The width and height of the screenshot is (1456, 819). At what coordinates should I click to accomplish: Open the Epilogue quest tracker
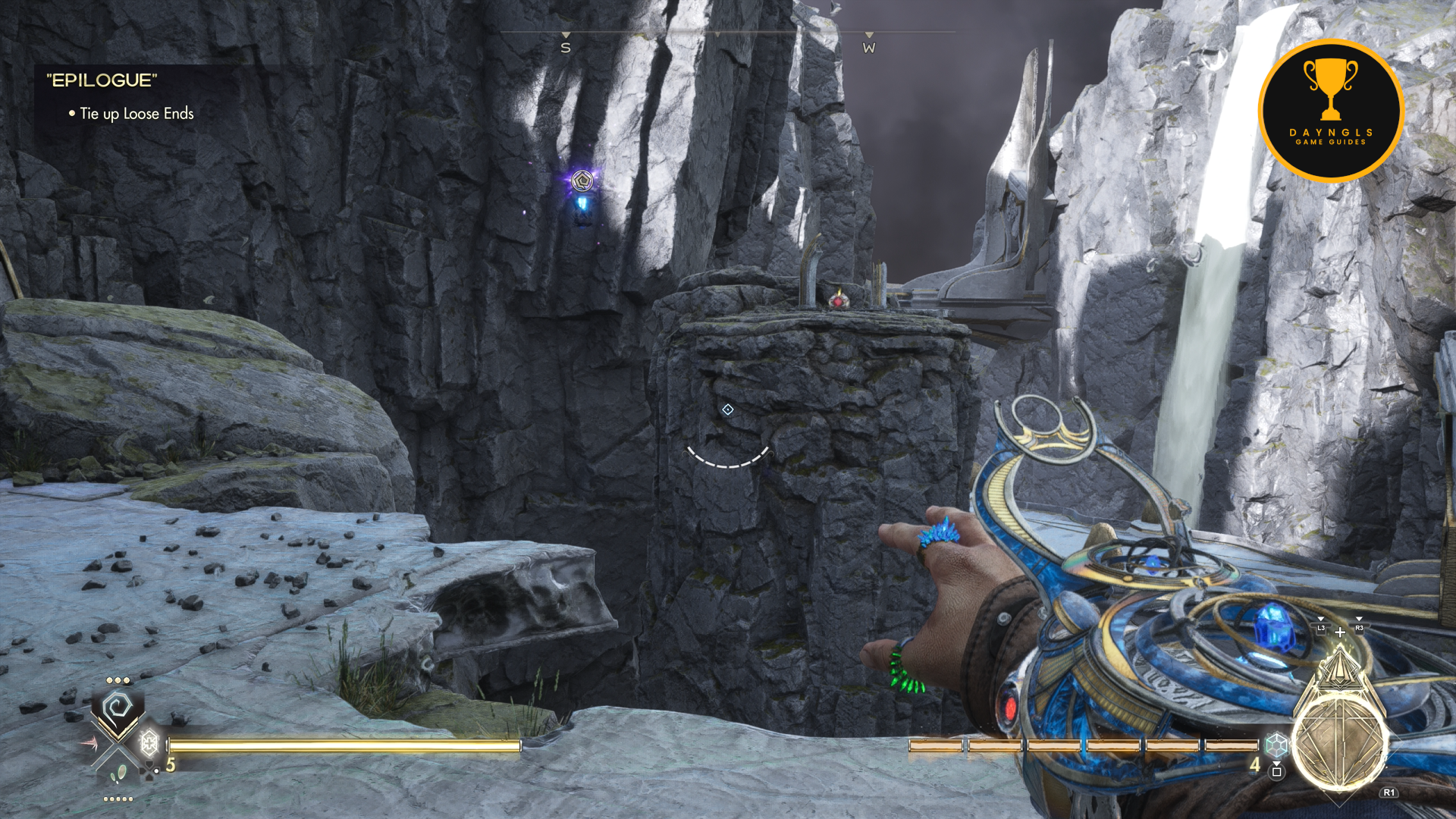pyautogui.click(x=102, y=80)
